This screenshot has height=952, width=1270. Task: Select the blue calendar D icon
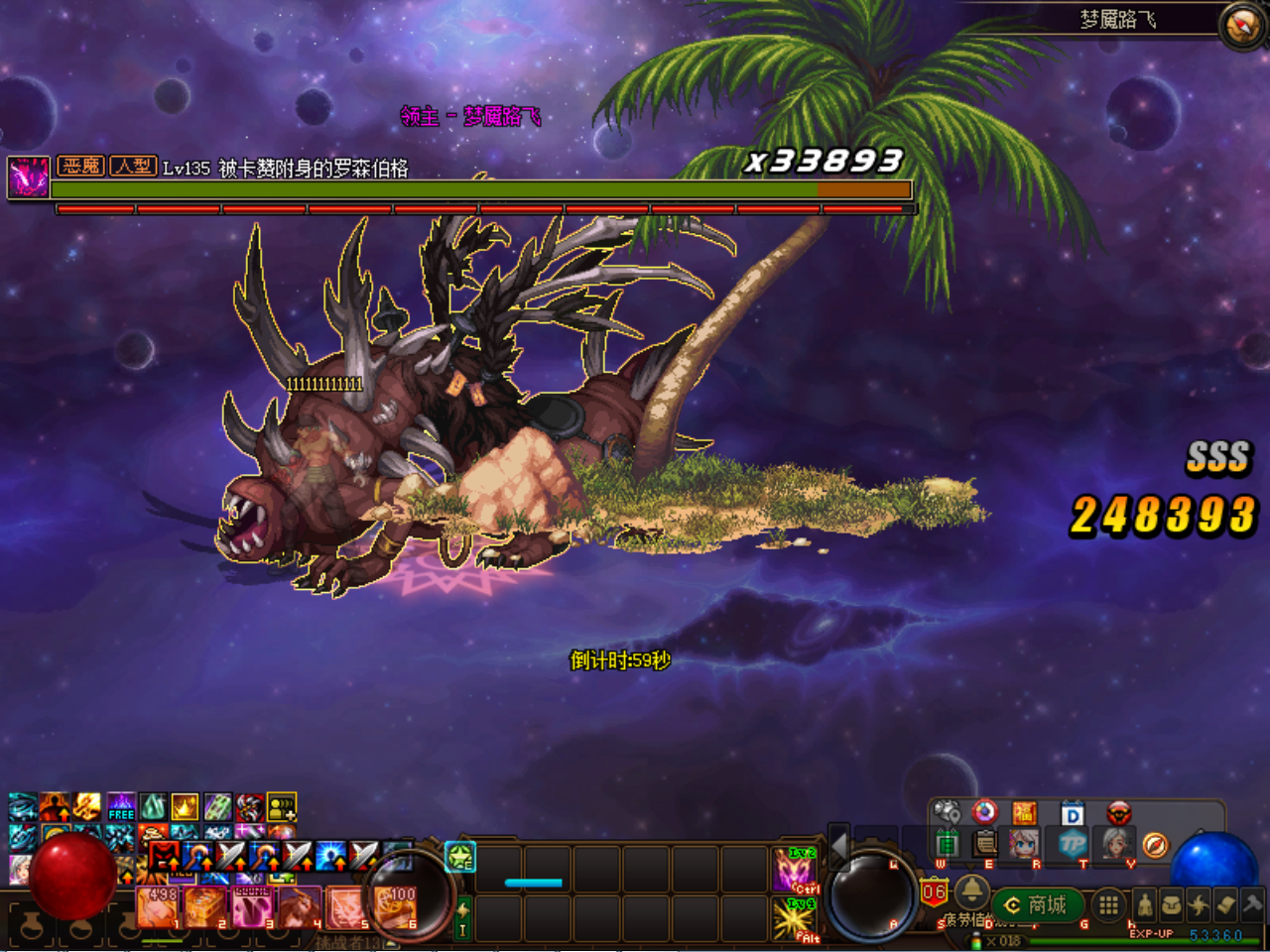[1073, 814]
